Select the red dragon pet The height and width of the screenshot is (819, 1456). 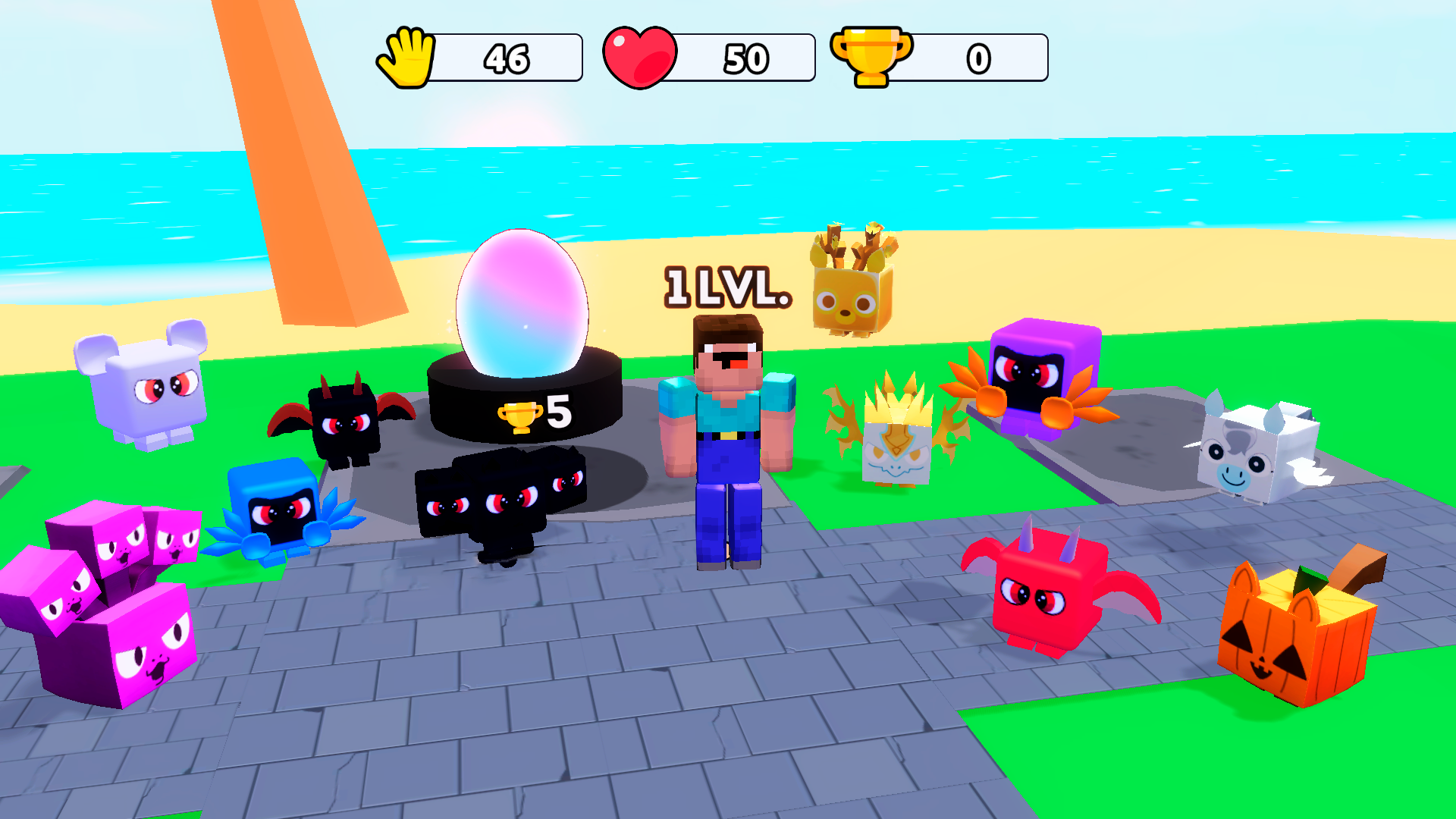1046,599
